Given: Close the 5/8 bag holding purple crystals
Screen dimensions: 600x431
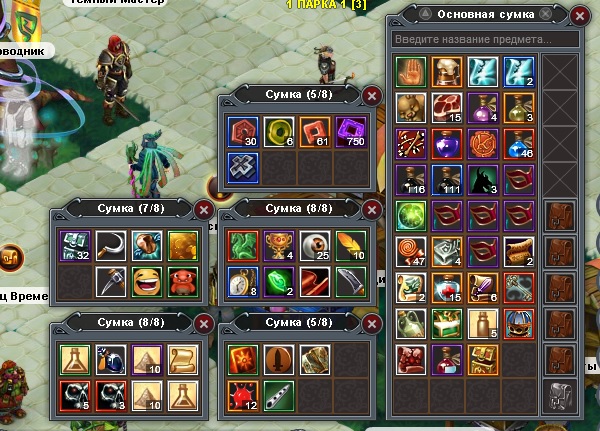Looking at the screenshot, I should point(372,96).
